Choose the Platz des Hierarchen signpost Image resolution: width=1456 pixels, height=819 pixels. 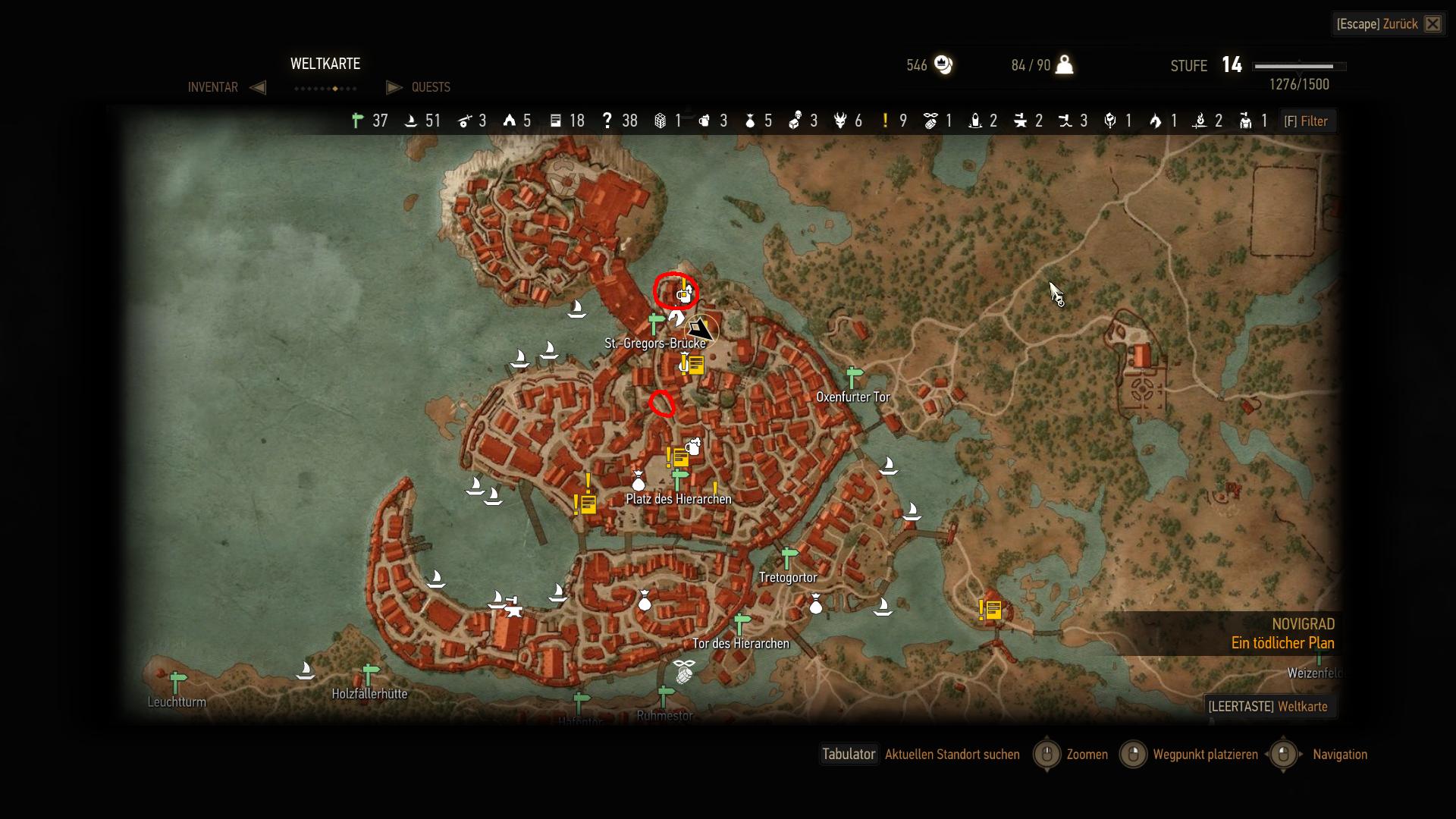tap(679, 479)
